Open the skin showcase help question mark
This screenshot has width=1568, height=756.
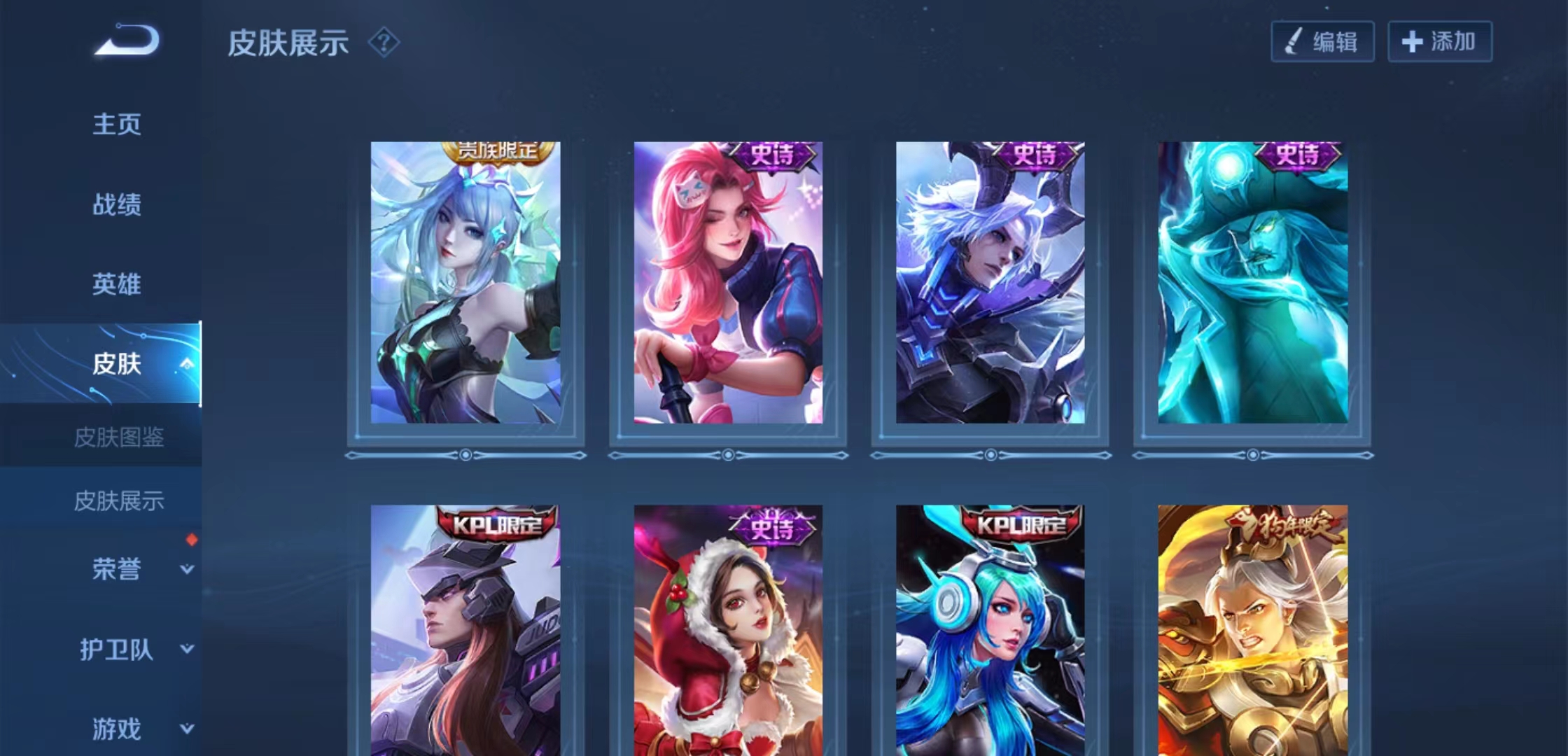(384, 43)
